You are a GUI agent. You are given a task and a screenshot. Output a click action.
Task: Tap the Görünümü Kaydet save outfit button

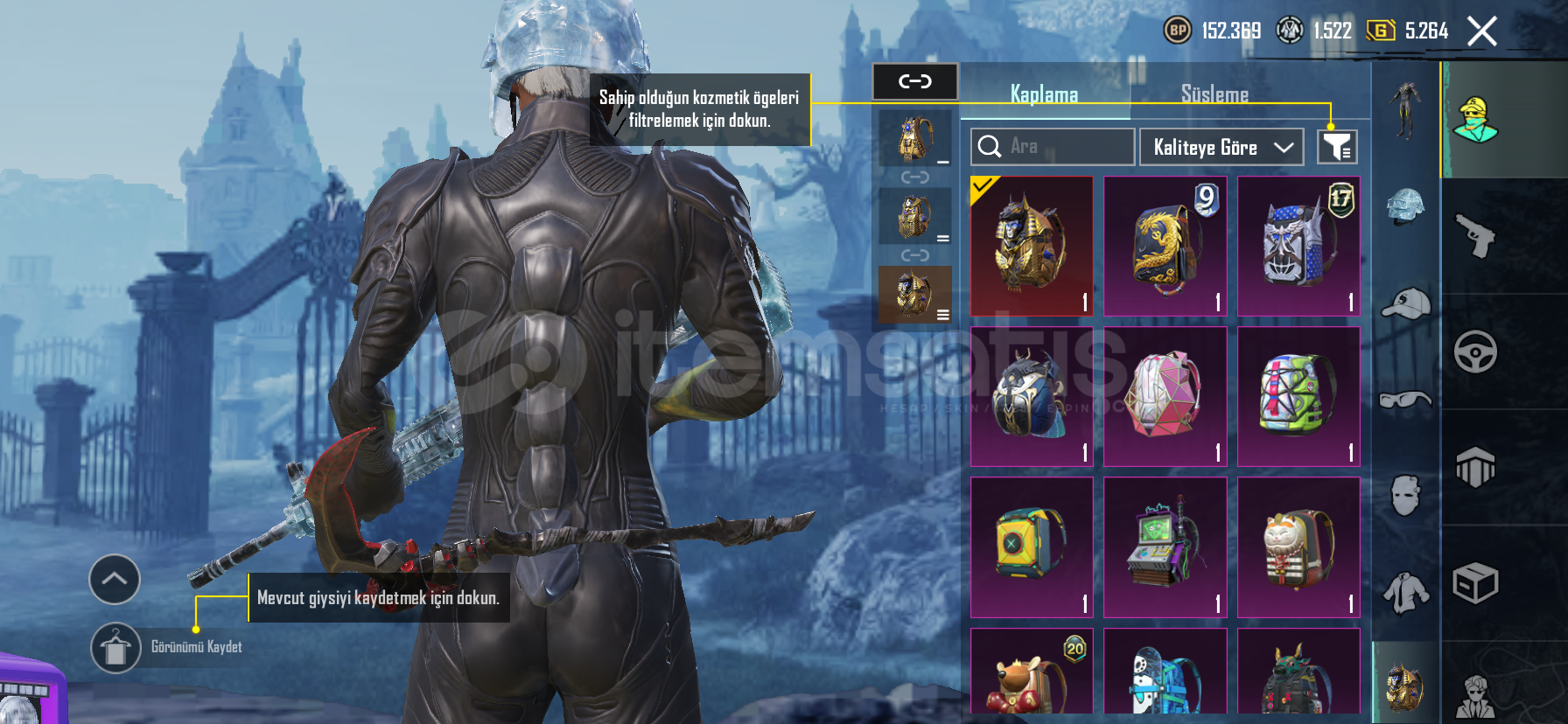tap(116, 648)
